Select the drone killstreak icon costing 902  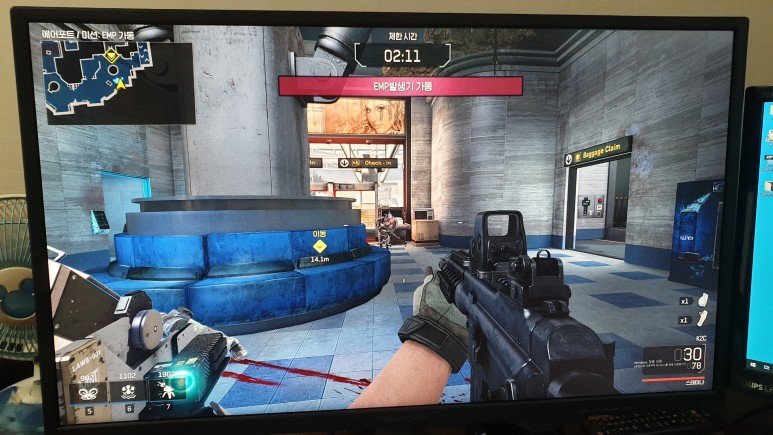[x=93, y=391]
